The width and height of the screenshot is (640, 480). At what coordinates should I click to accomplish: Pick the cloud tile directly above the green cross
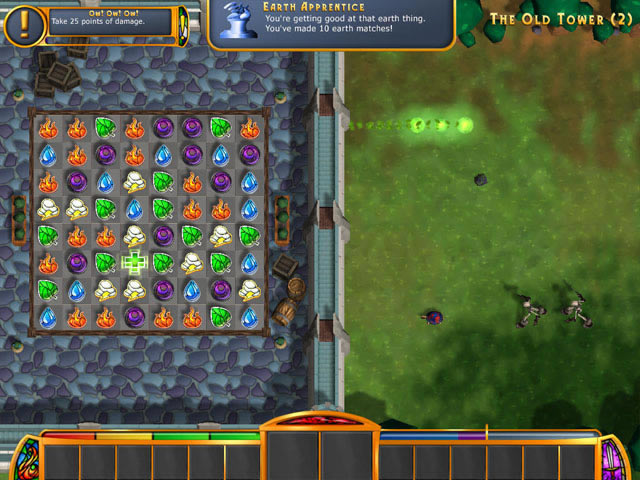[134, 236]
